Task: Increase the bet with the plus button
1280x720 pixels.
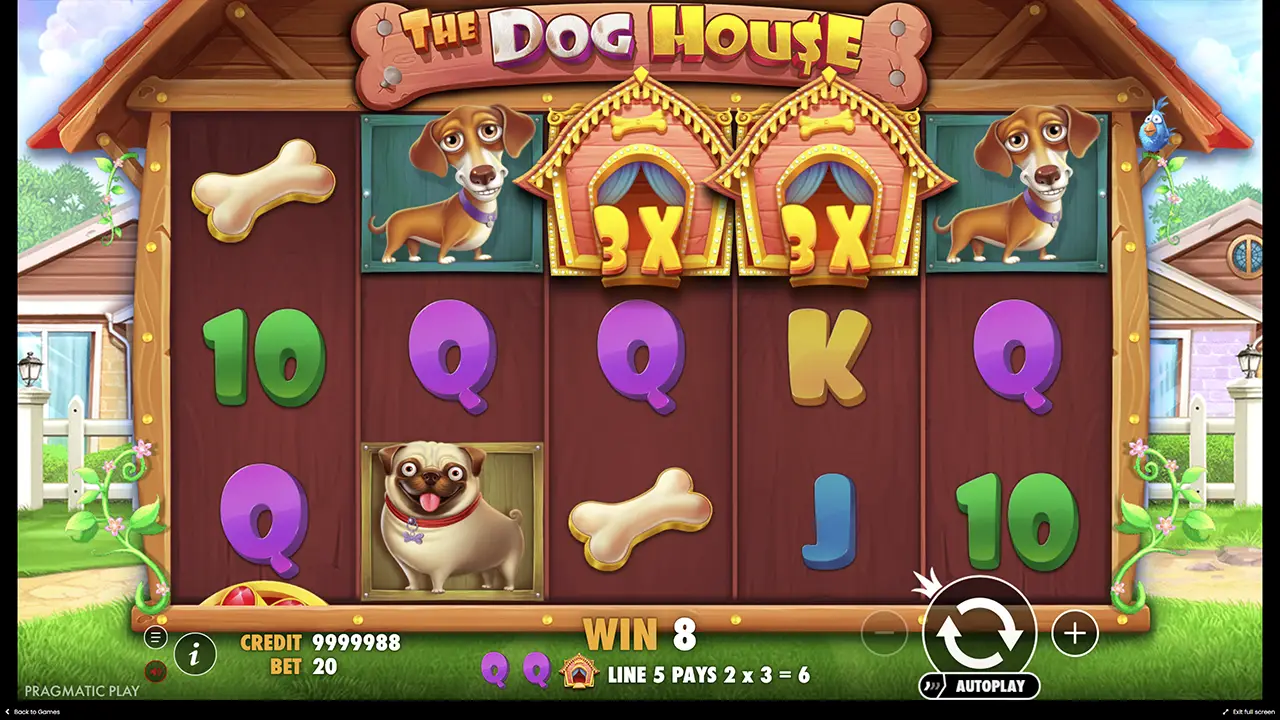Action: coord(1075,633)
